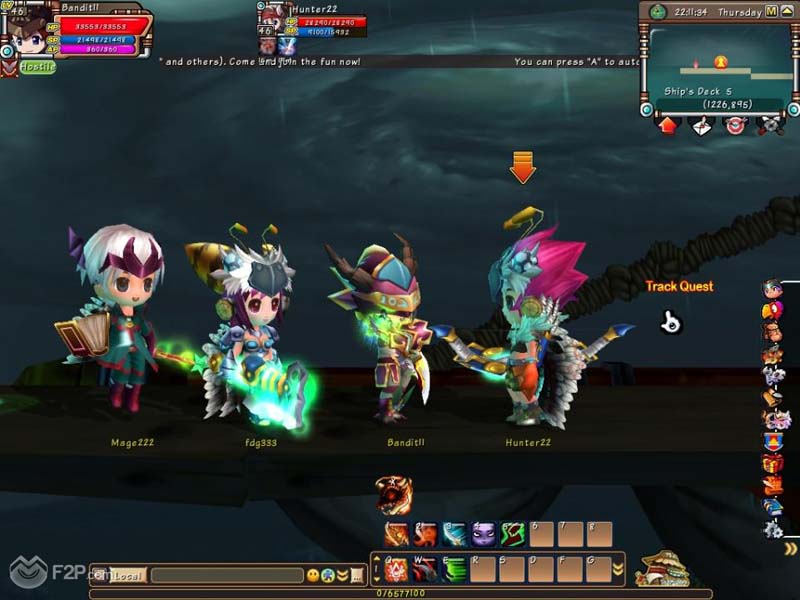
Task: Open the red gift box icon
Action: [x=773, y=463]
